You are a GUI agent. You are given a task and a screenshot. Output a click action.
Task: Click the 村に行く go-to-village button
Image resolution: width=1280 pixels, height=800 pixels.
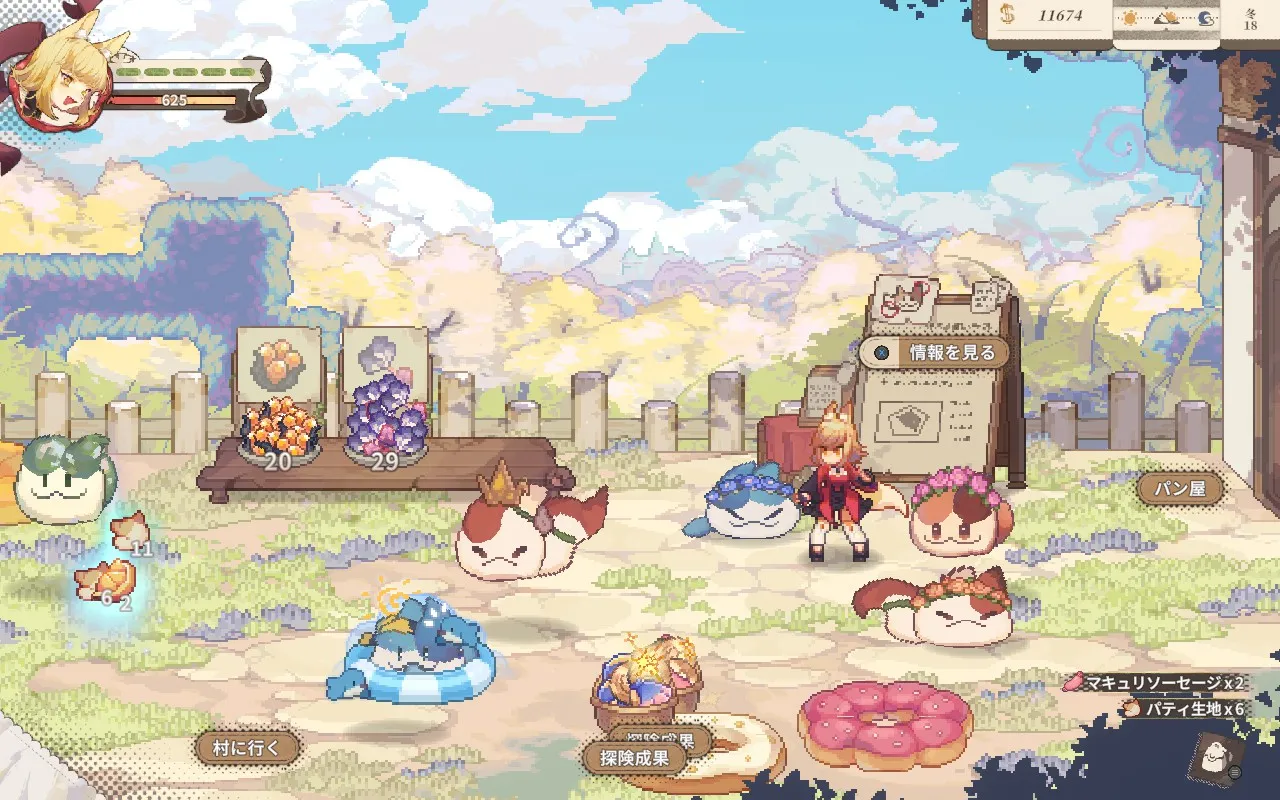247,747
